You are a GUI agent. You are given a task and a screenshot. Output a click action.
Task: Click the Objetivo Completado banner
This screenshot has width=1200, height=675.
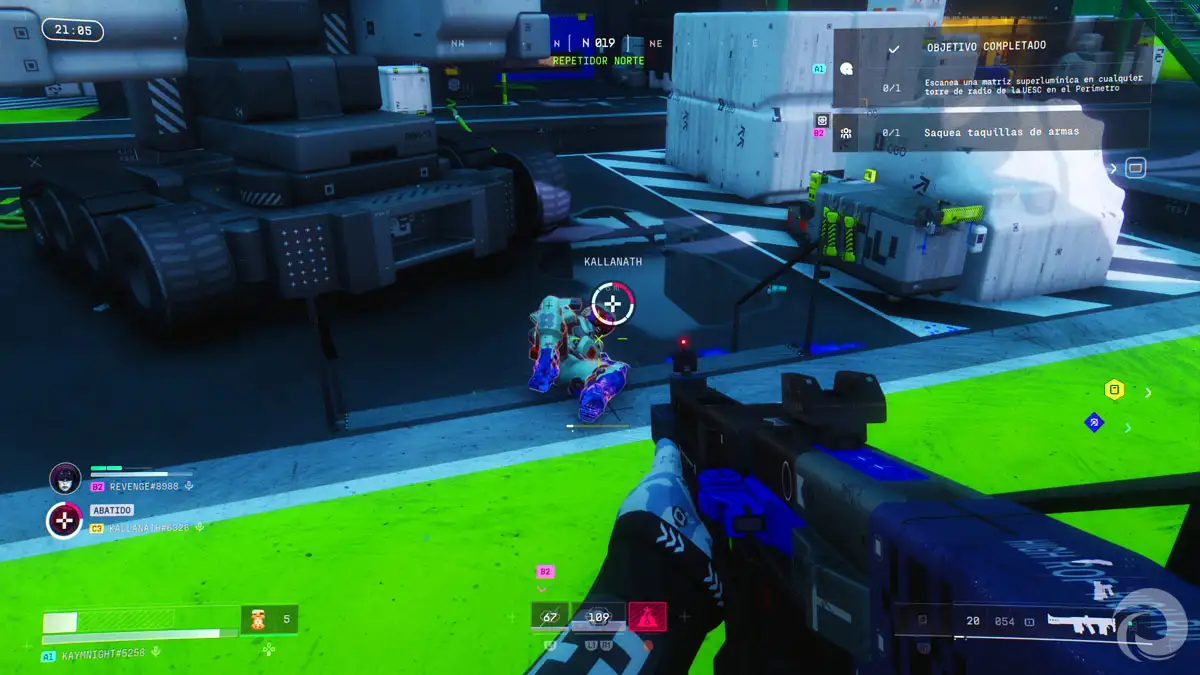pyautogui.click(x=985, y=46)
